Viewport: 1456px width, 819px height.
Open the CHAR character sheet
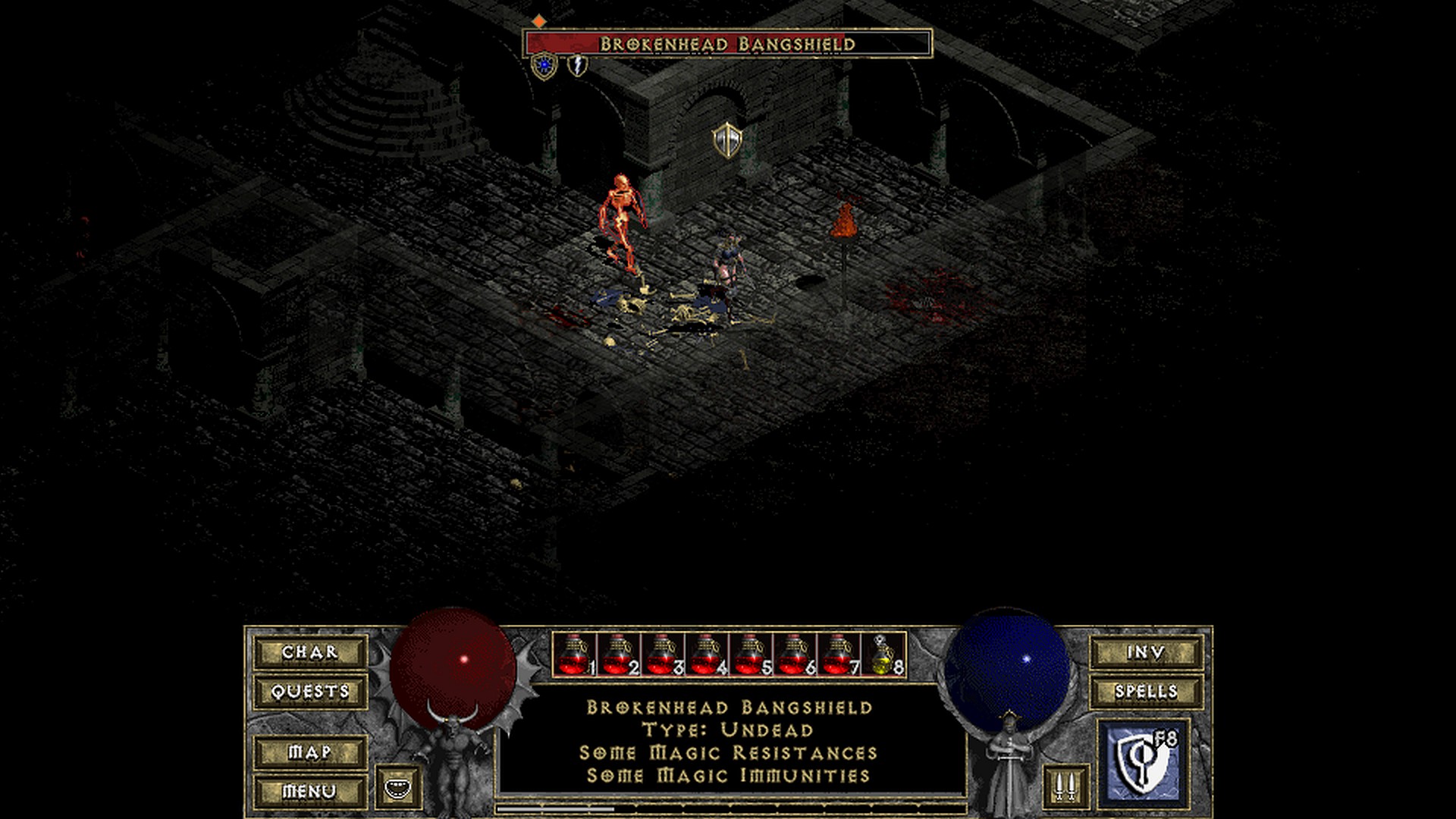tap(310, 652)
